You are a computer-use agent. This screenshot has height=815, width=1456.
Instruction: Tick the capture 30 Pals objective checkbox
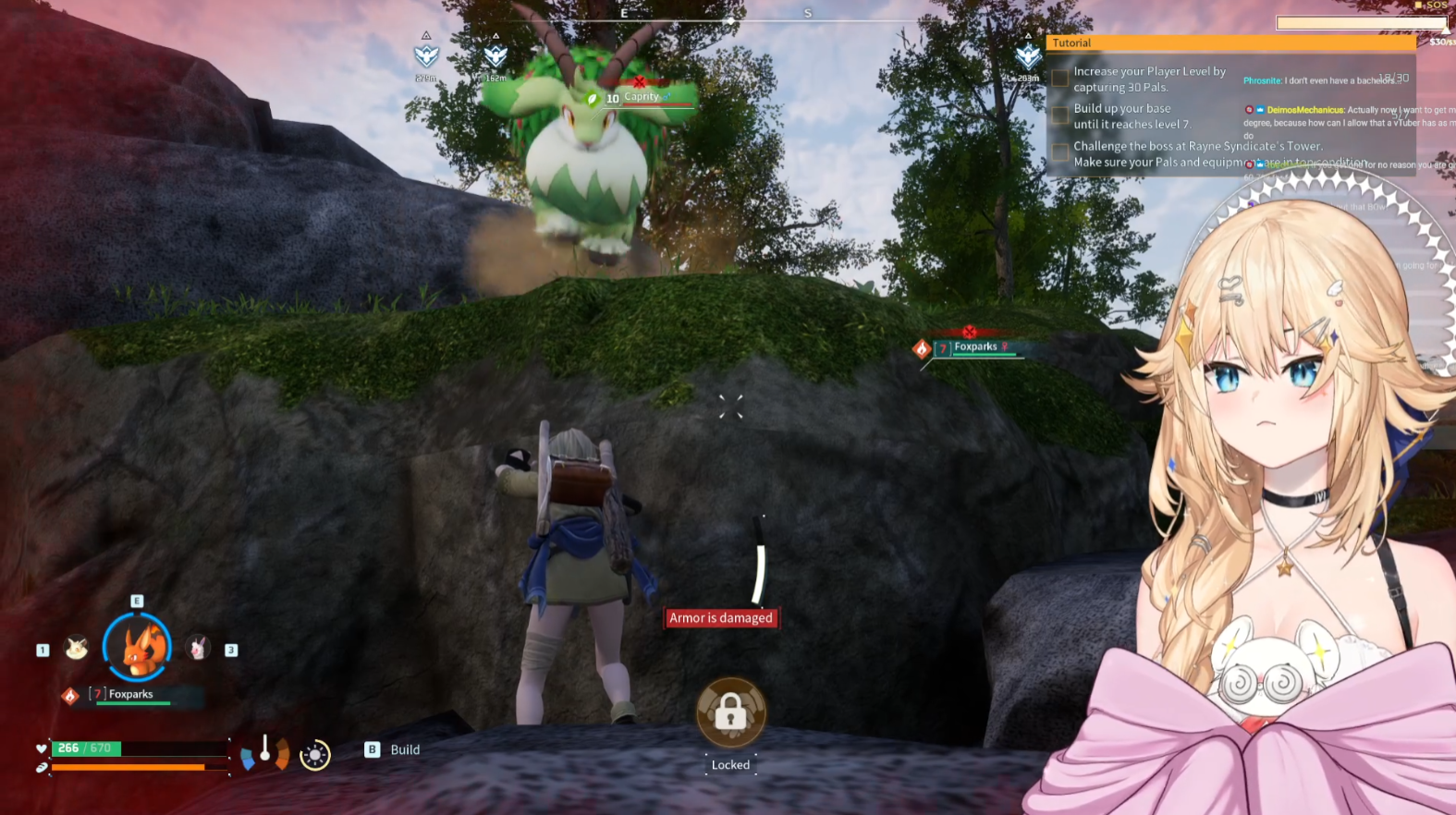pyautogui.click(x=1059, y=78)
